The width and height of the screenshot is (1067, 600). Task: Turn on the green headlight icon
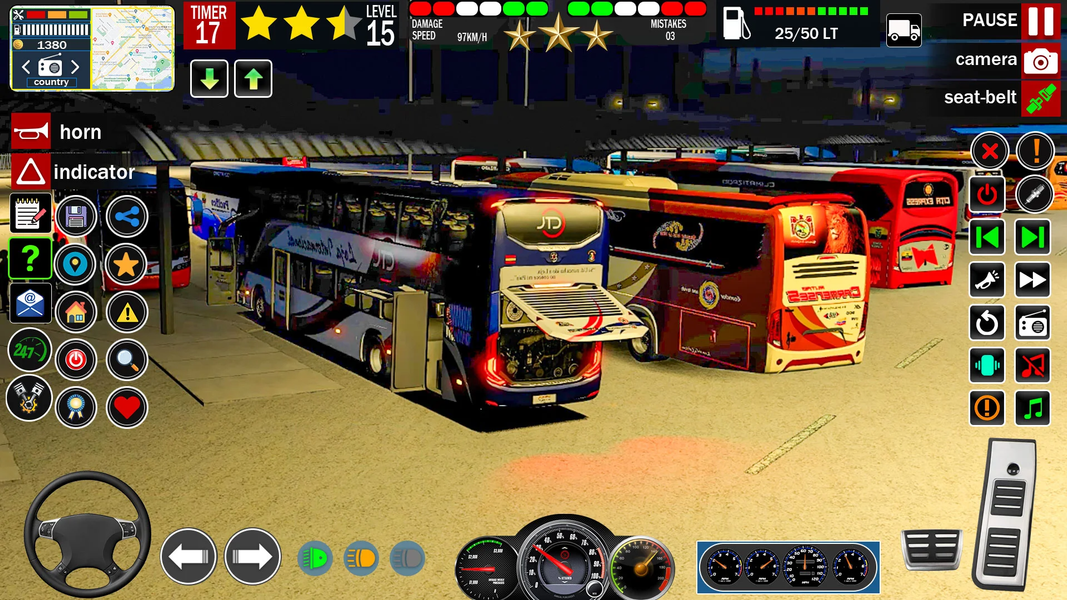click(316, 558)
